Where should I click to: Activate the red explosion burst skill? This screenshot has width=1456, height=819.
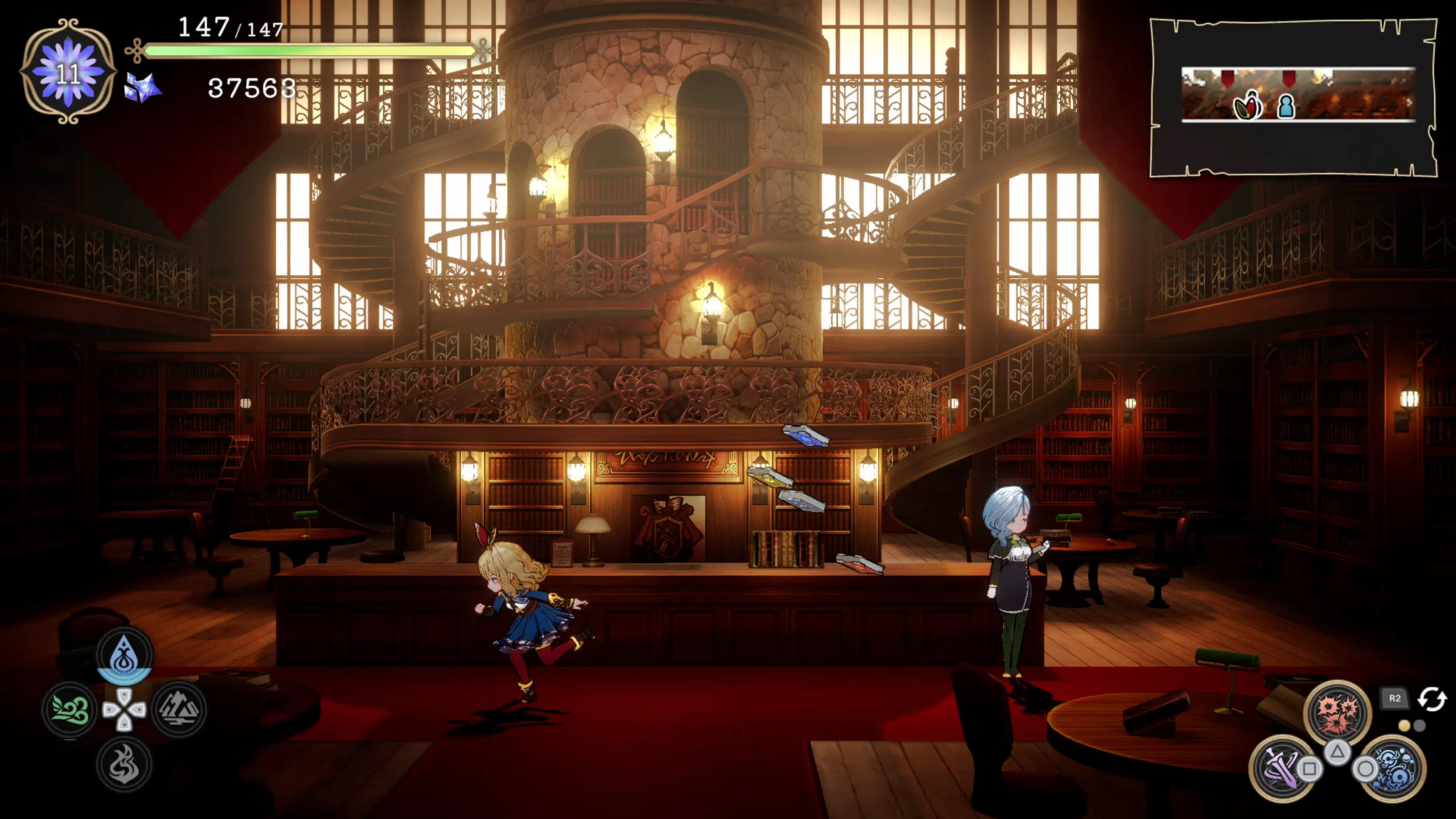(1337, 713)
